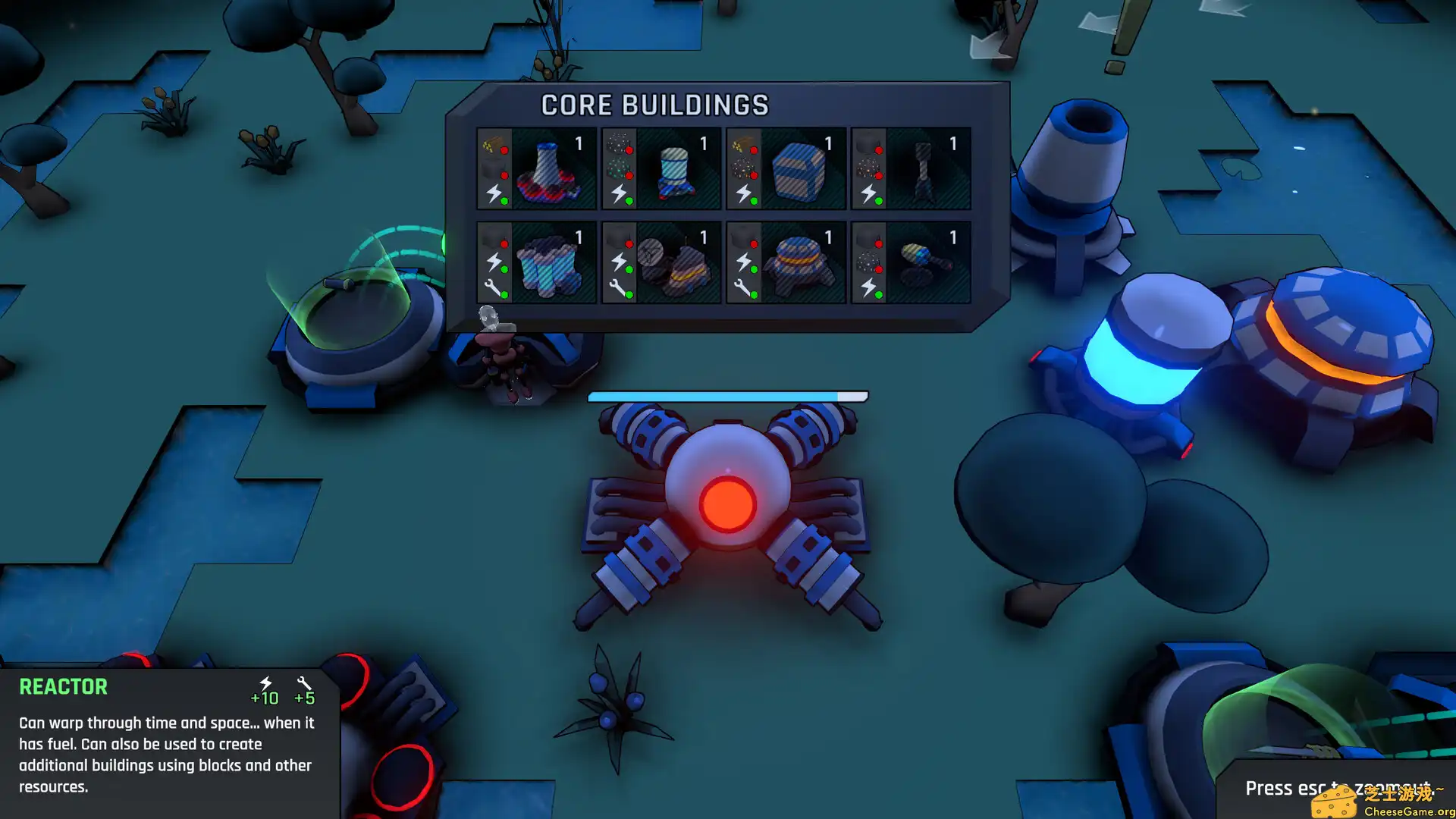Click the CORE BUILDINGS panel header

[x=655, y=104]
